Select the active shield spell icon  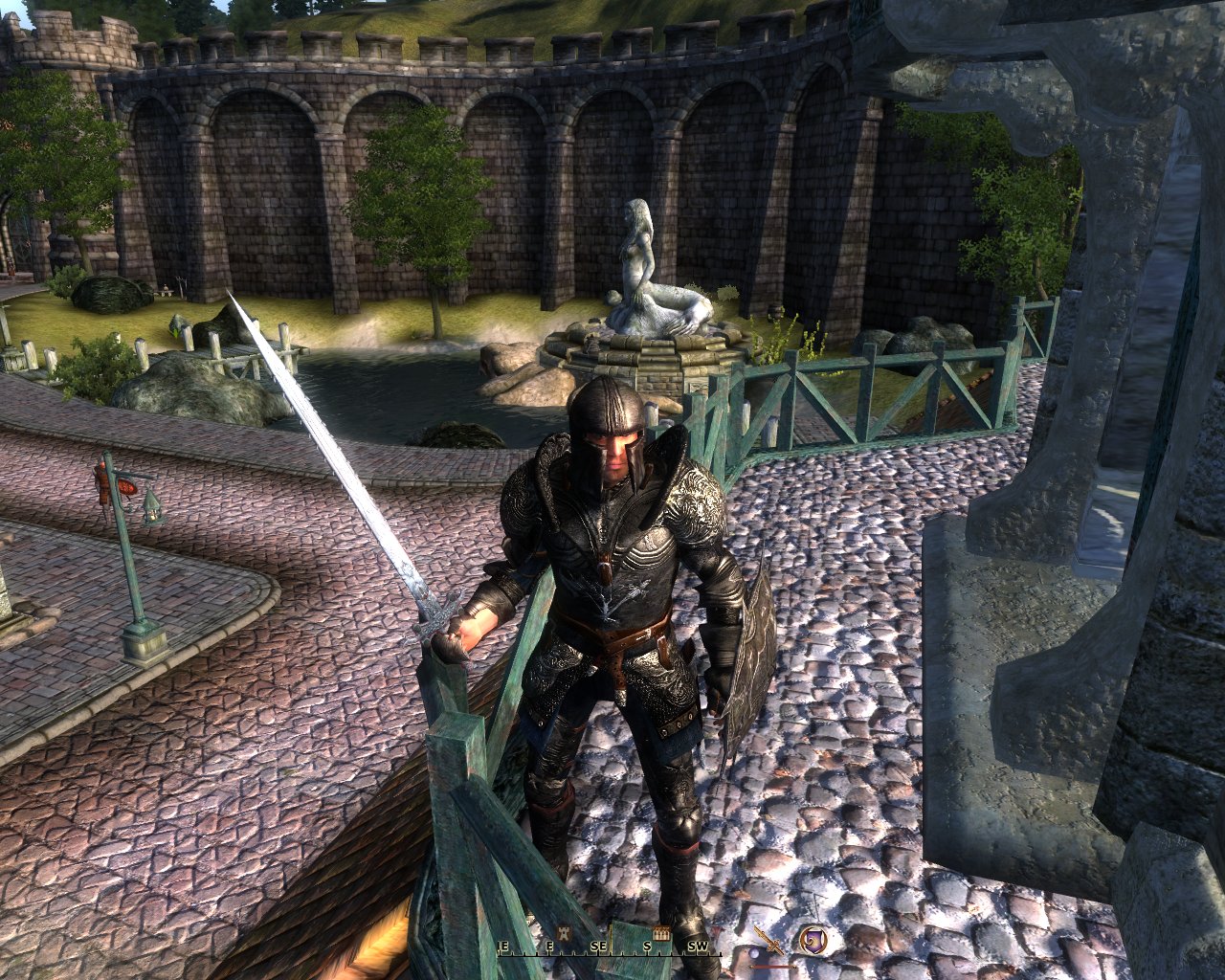(813, 941)
